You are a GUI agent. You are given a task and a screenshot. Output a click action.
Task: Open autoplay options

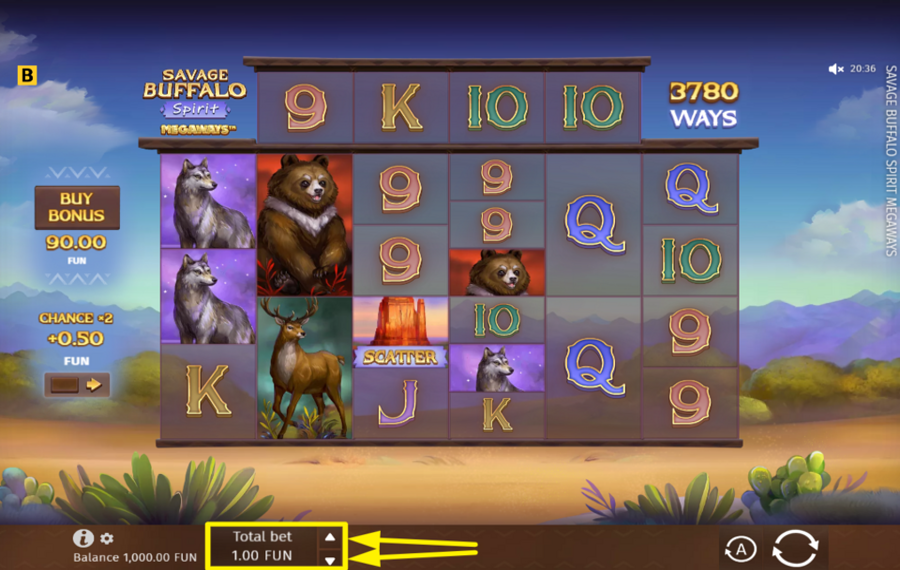tap(738, 549)
